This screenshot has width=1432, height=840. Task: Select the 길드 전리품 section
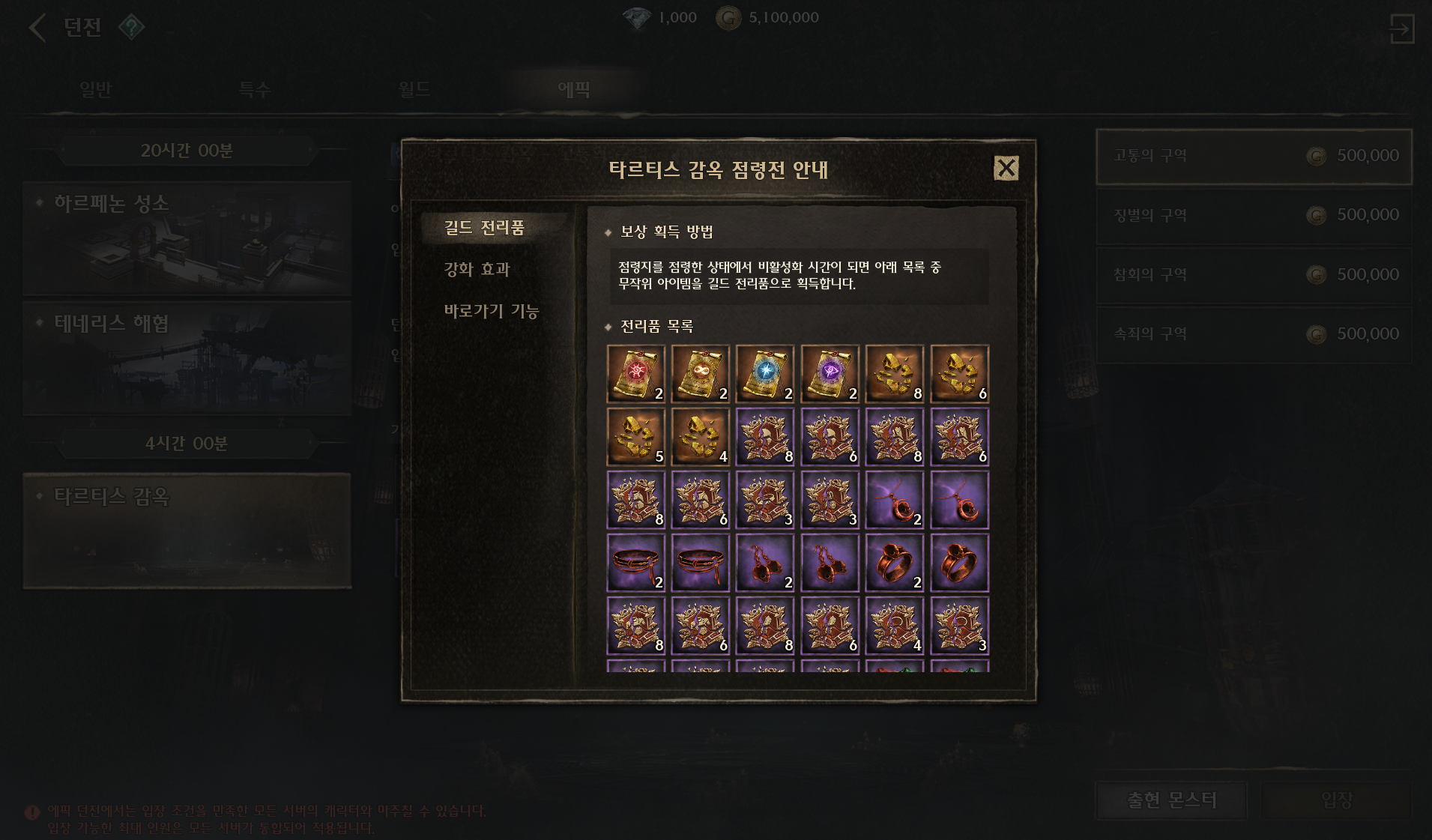pos(484,228)
